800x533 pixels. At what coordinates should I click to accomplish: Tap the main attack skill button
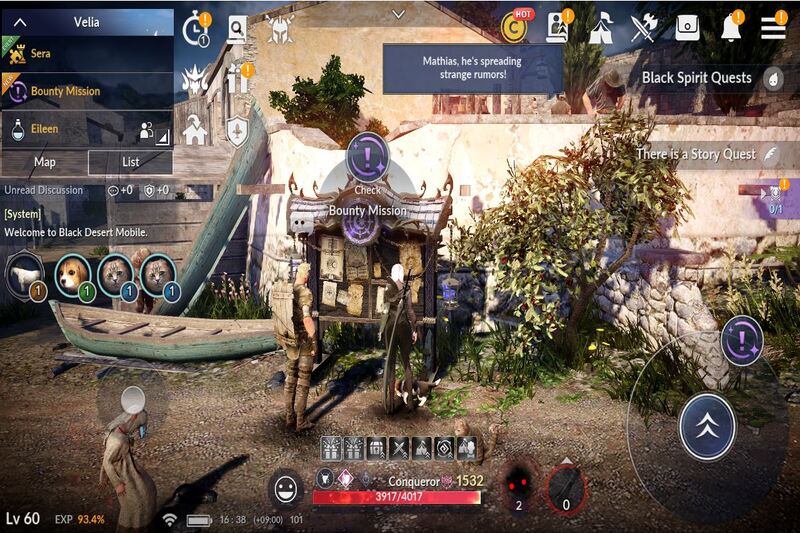(x=707, y=427)
